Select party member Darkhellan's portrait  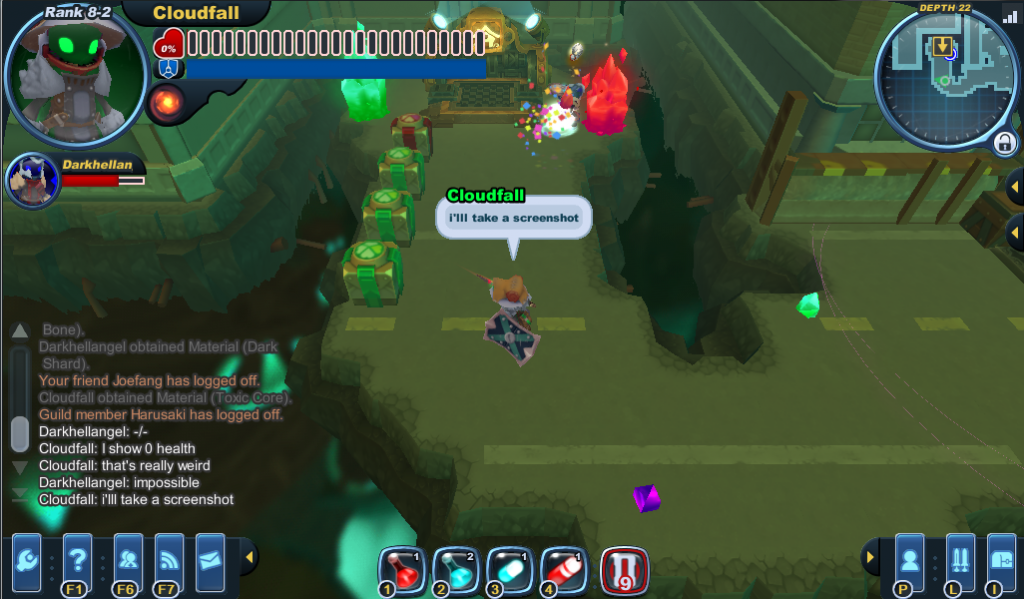pos(32,179)
